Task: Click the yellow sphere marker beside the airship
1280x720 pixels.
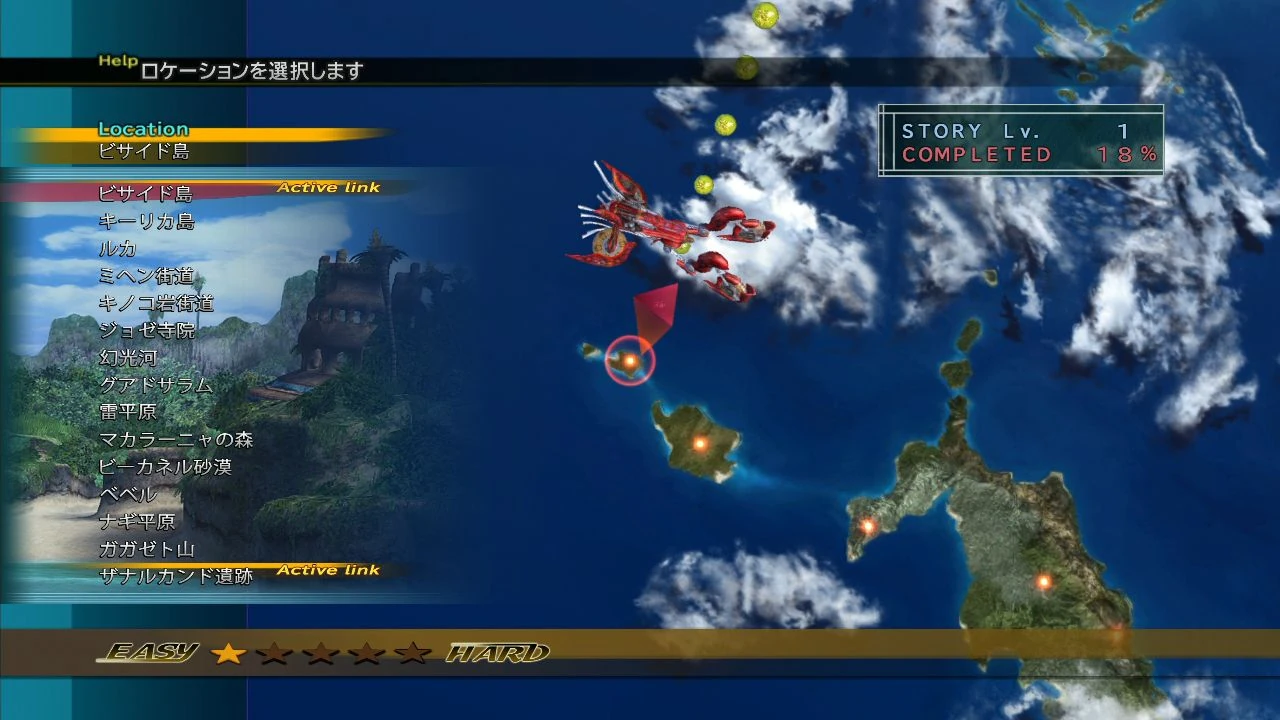Action: click(x=703, y=186)
